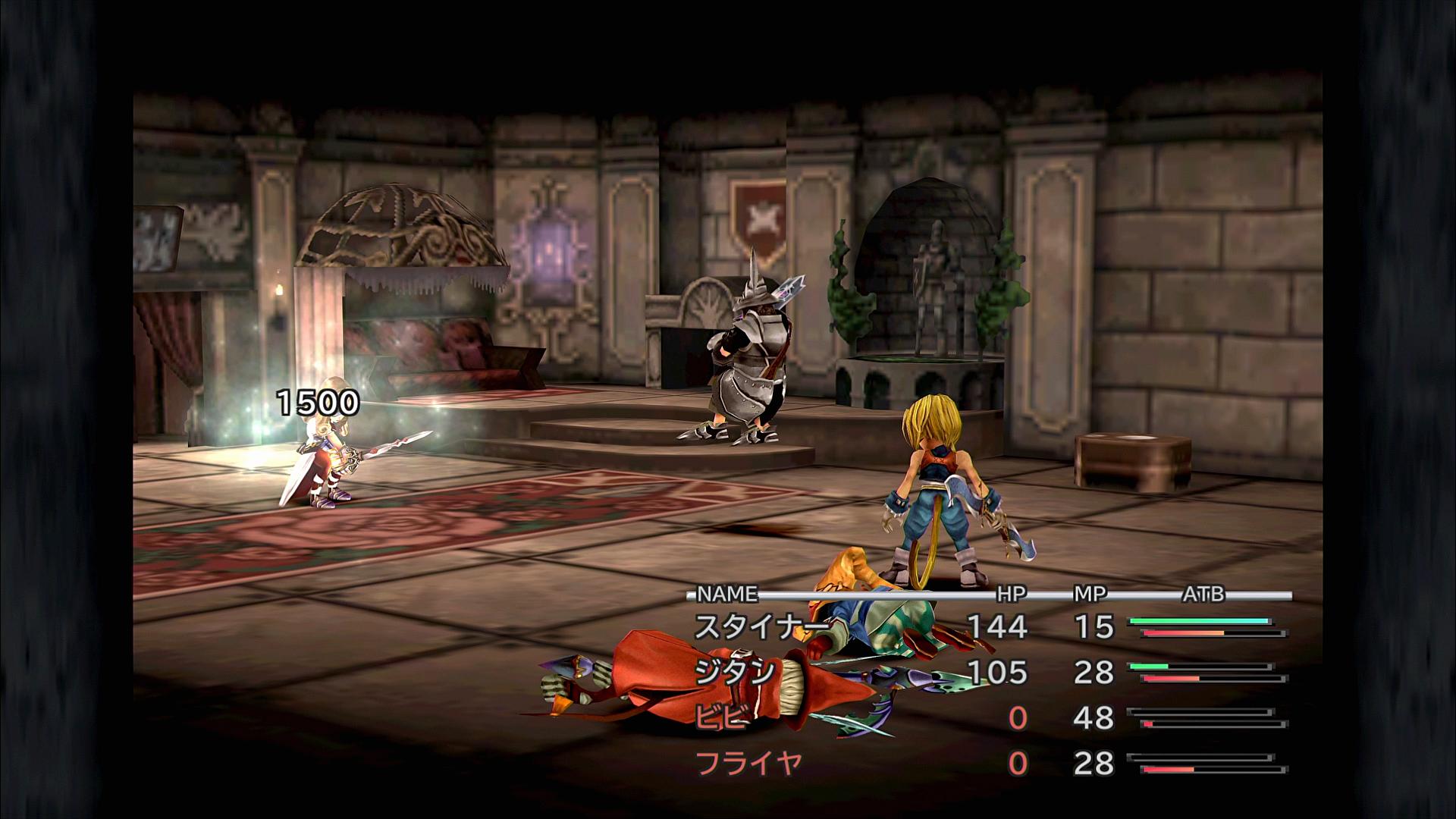
Task: Pick the フライヤ party row
Action: (x=748, y=763)
